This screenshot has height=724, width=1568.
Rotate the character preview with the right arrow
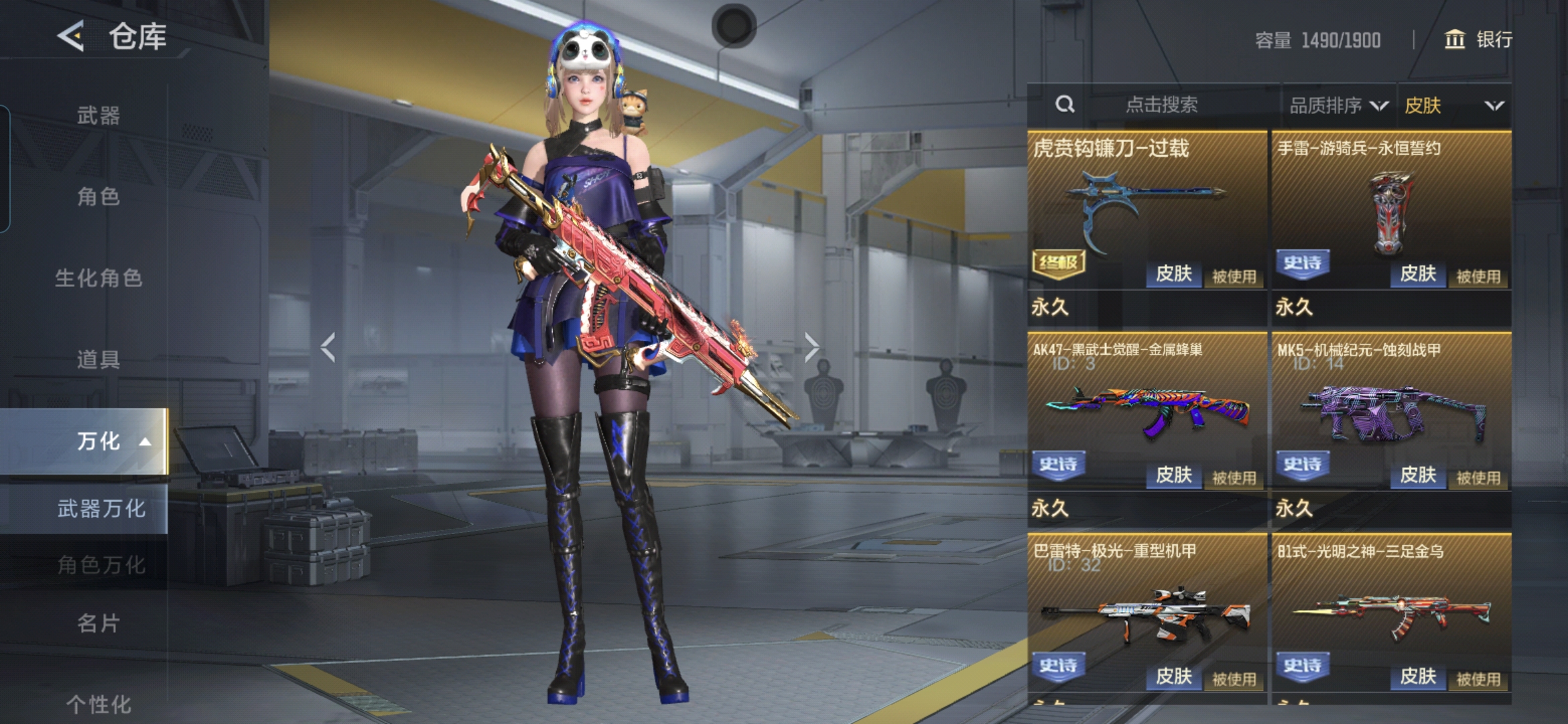pyautogui.click(x=811, y=347)
